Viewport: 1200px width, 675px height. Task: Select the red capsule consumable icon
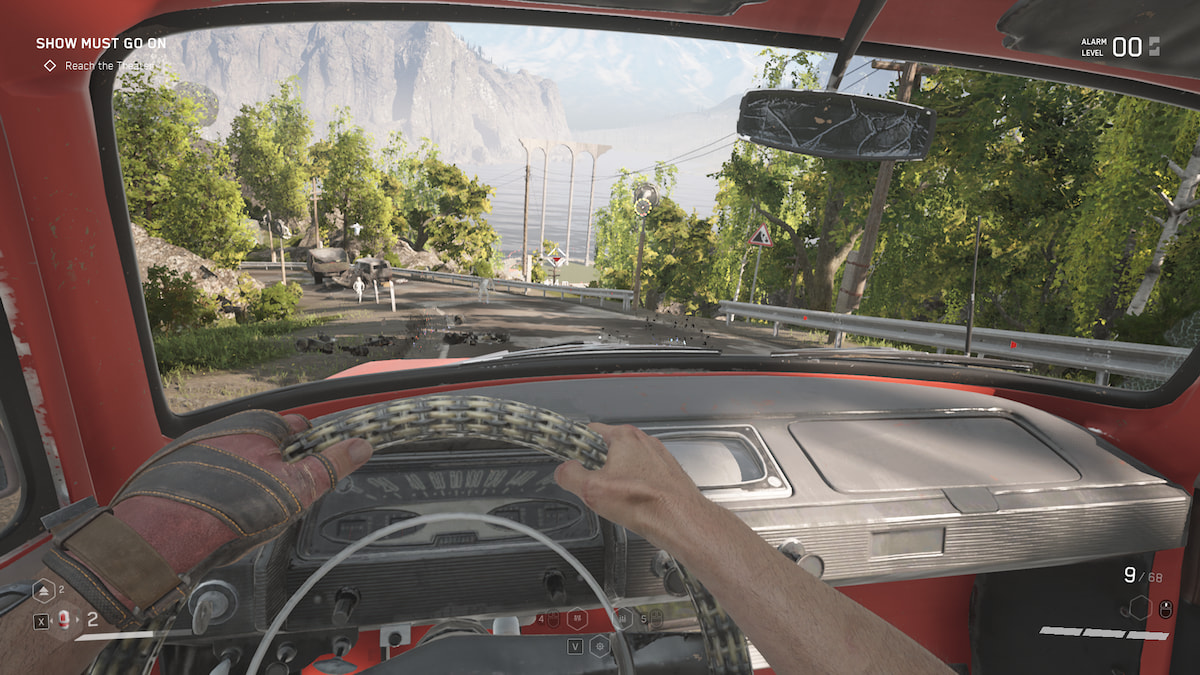pos(64,621)
